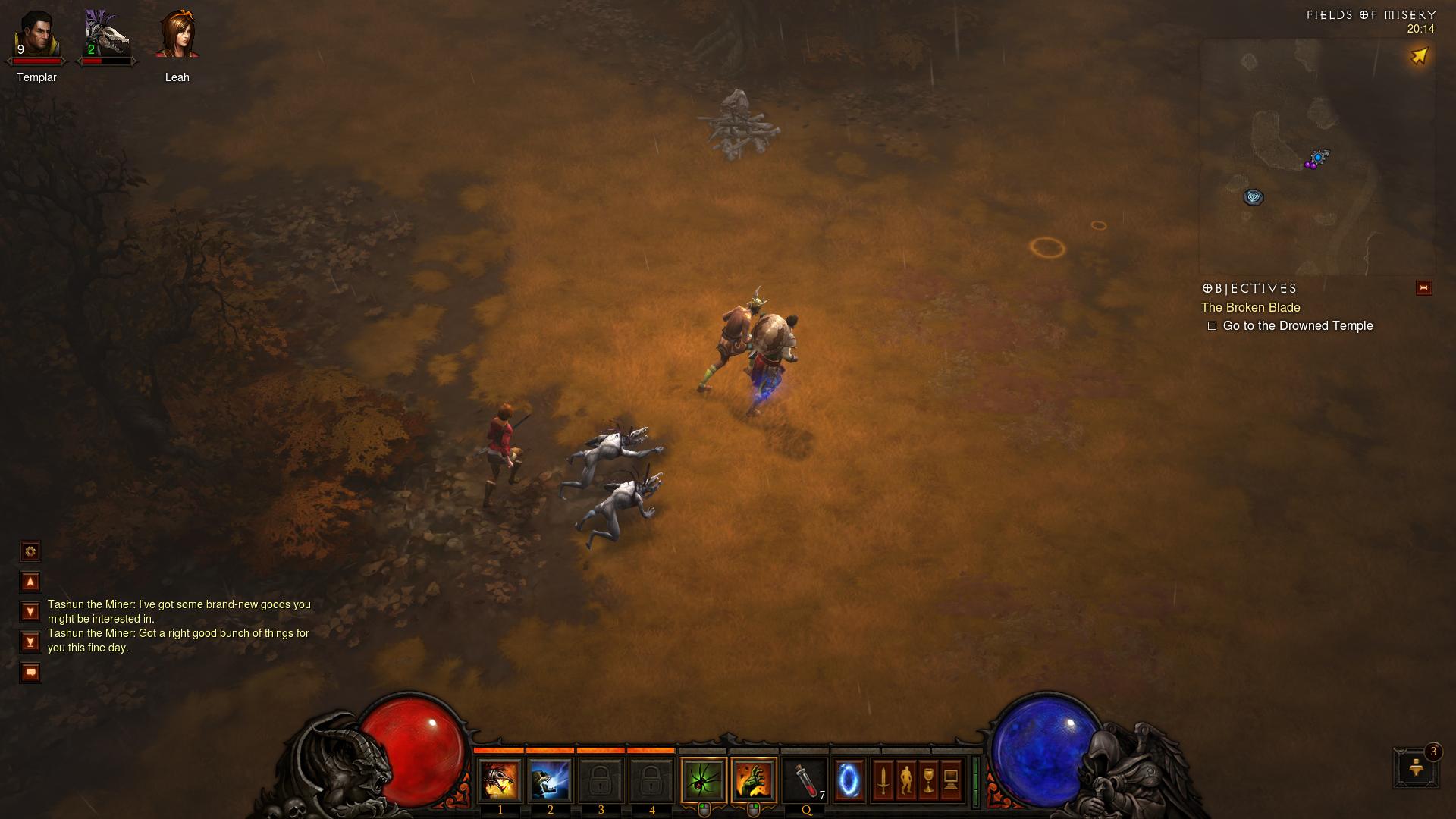Jump to bottom of chat log
The height and width of the screenshot is (819, 1456).
click(x=30, y=642)
